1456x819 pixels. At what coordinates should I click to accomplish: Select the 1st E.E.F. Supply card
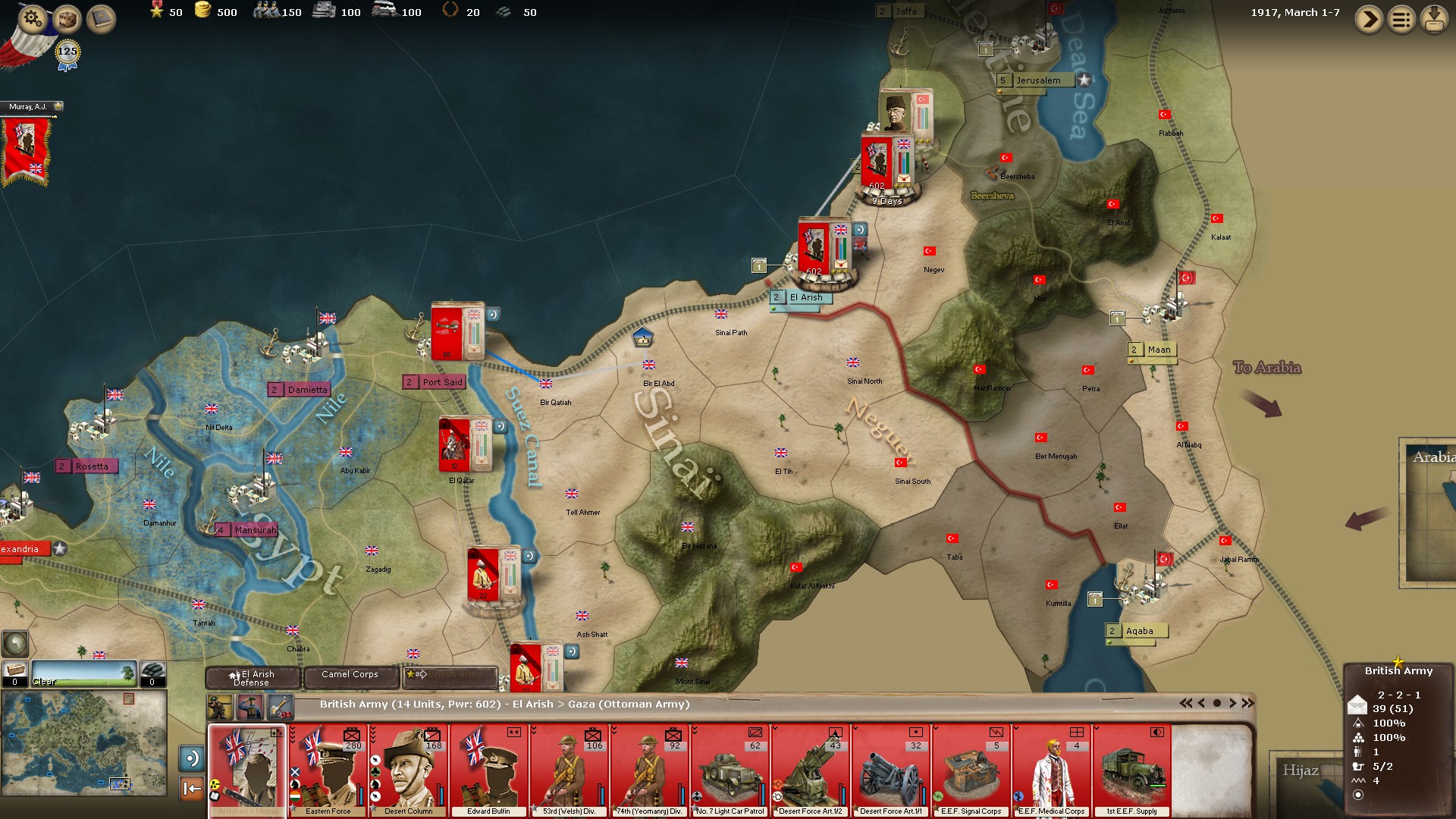click(1131, 770)
